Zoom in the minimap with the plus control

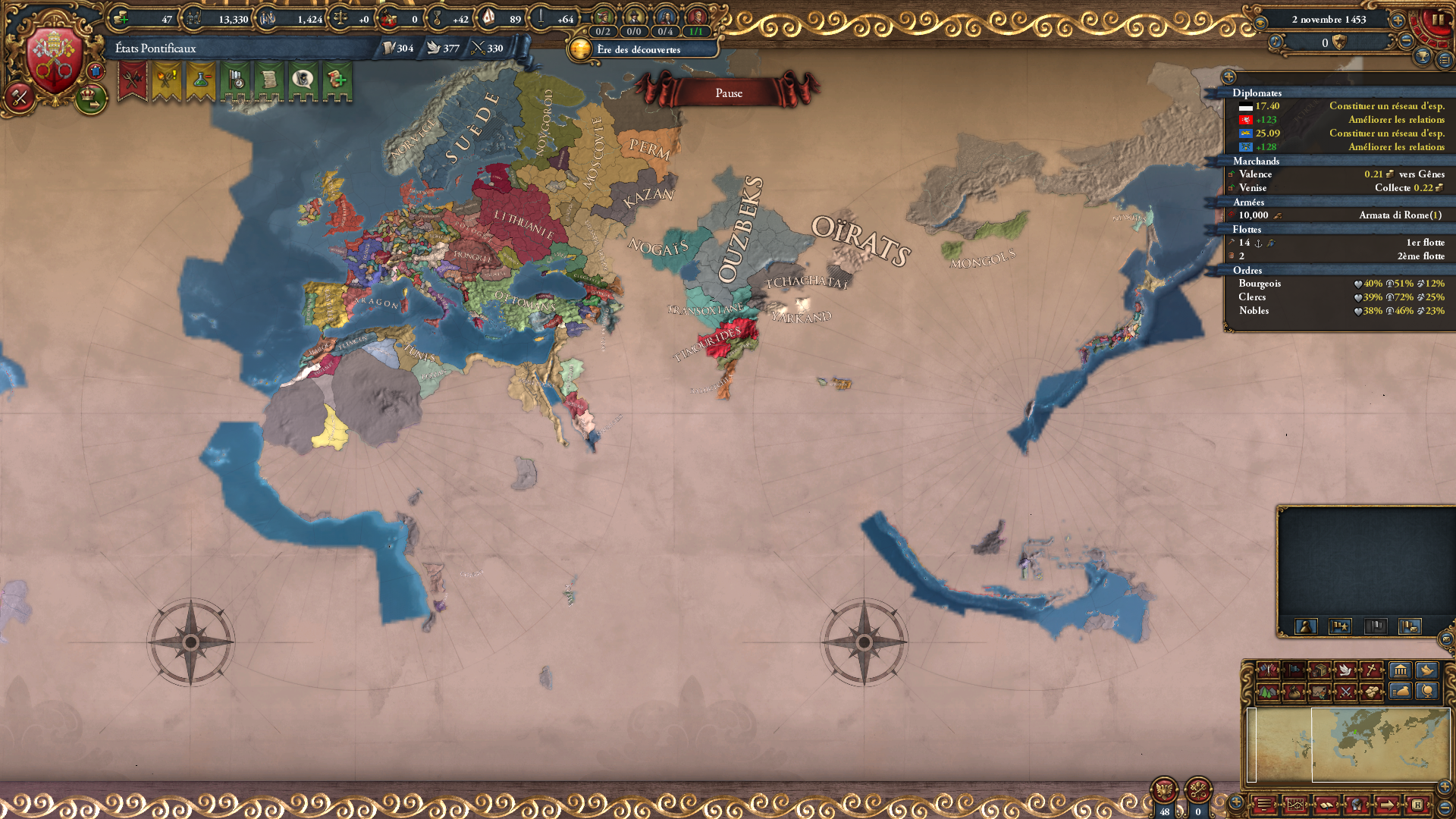click(x=1444, y=787)
